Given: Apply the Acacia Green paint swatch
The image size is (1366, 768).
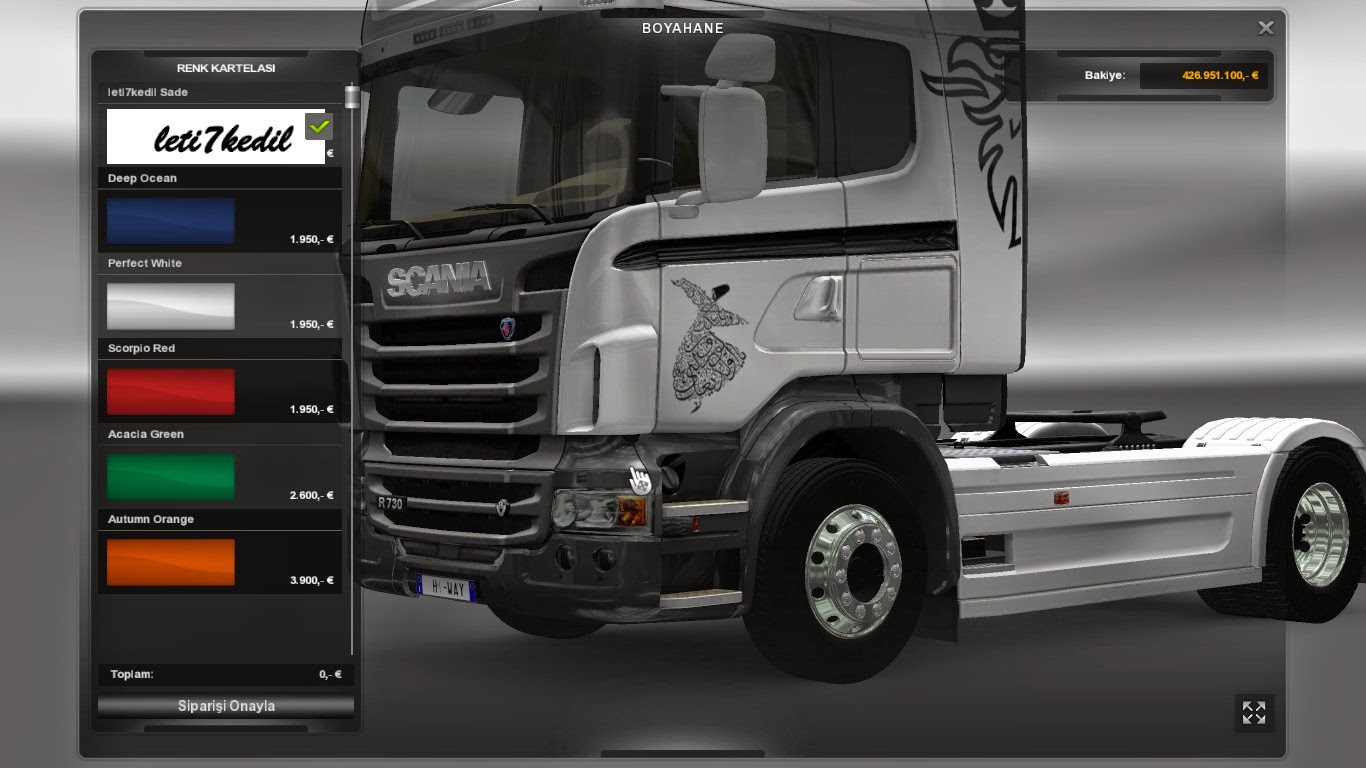Looking at the screenshot, I should [169, 476].
